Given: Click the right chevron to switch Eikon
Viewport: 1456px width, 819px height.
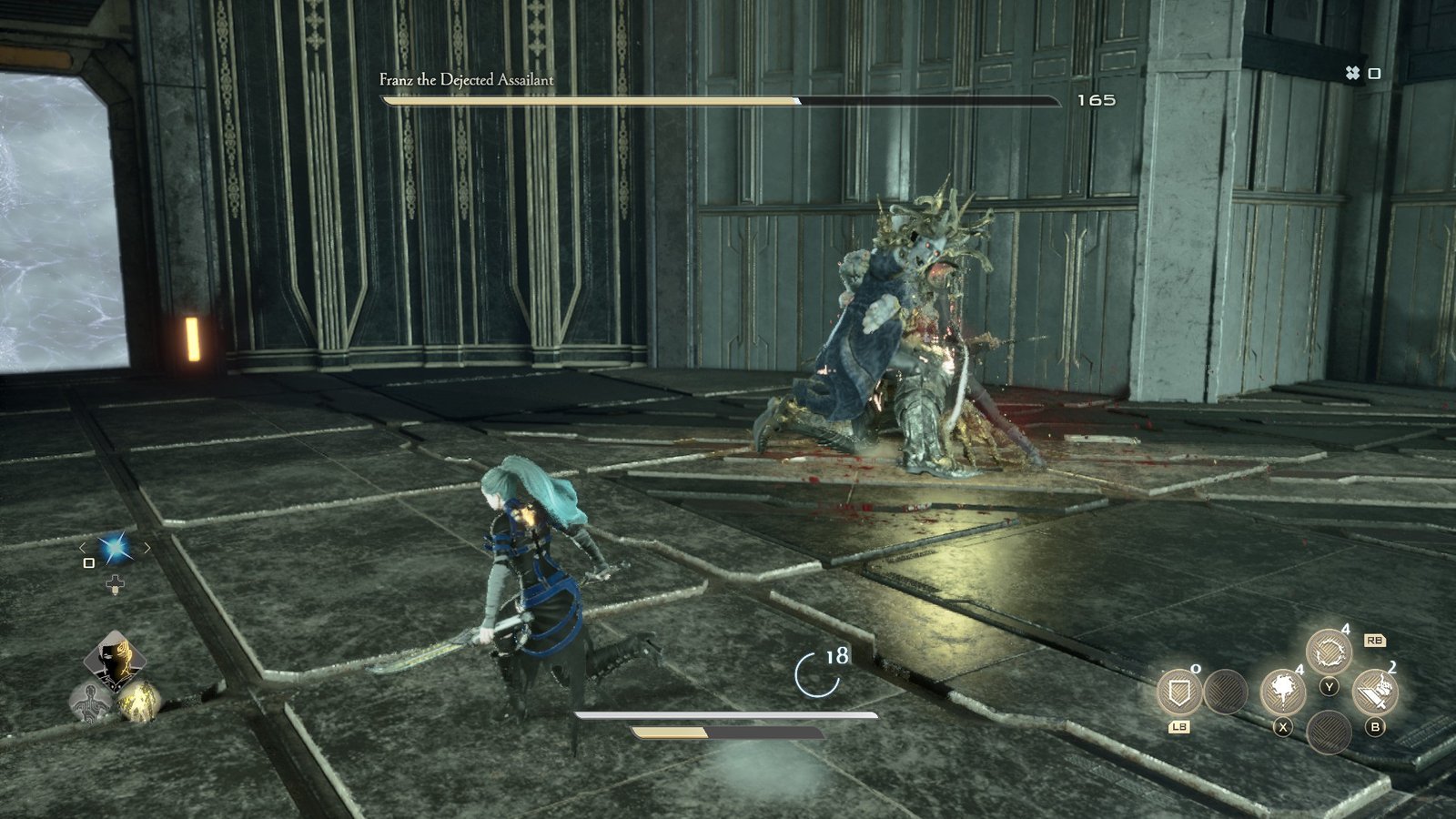Looking at the screenshot, I should click(x=147, y=548).
